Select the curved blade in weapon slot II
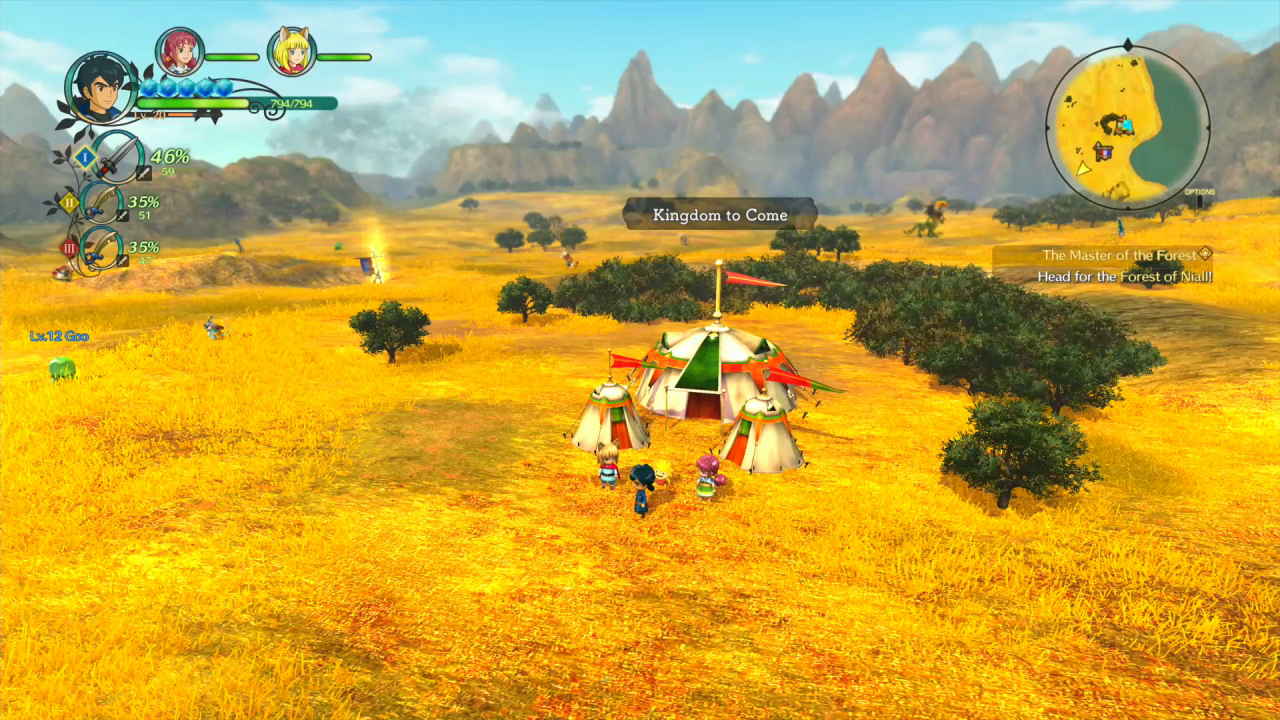This screenshot has height=720, width=1280. (x=103, y=203)
